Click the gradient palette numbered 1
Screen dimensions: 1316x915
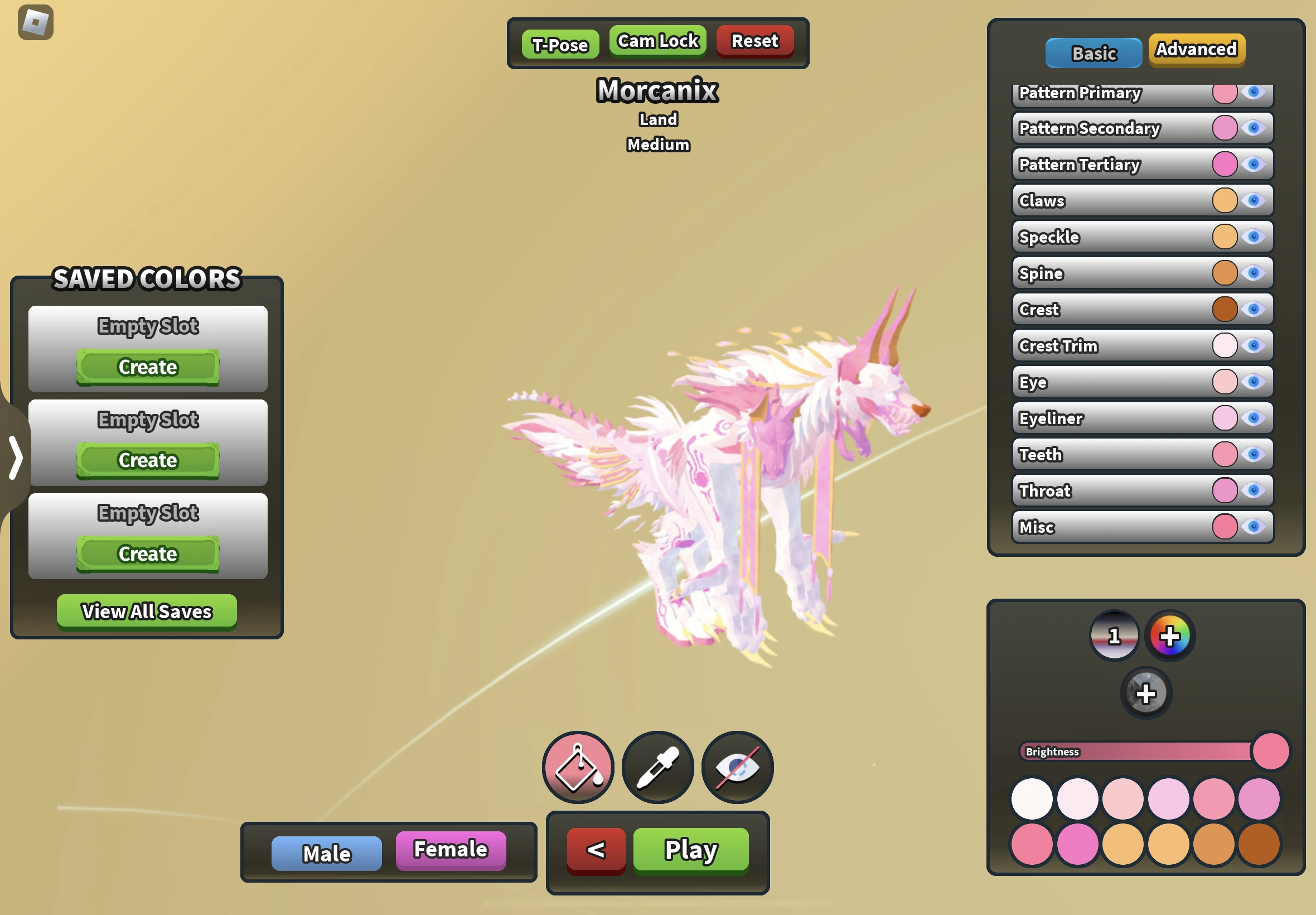point(1114,635)
